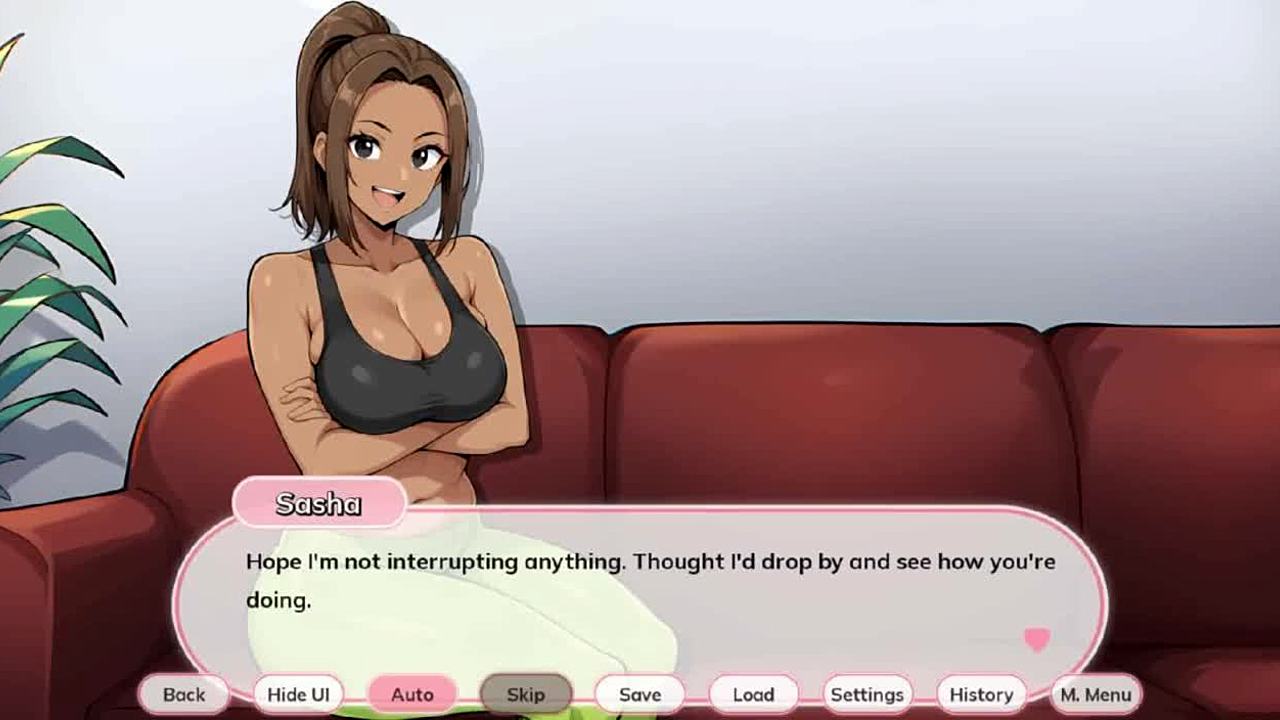Go back to the previous dialogue line
The width and height of the screenshot is (1280, 720).
pos(184,694)
